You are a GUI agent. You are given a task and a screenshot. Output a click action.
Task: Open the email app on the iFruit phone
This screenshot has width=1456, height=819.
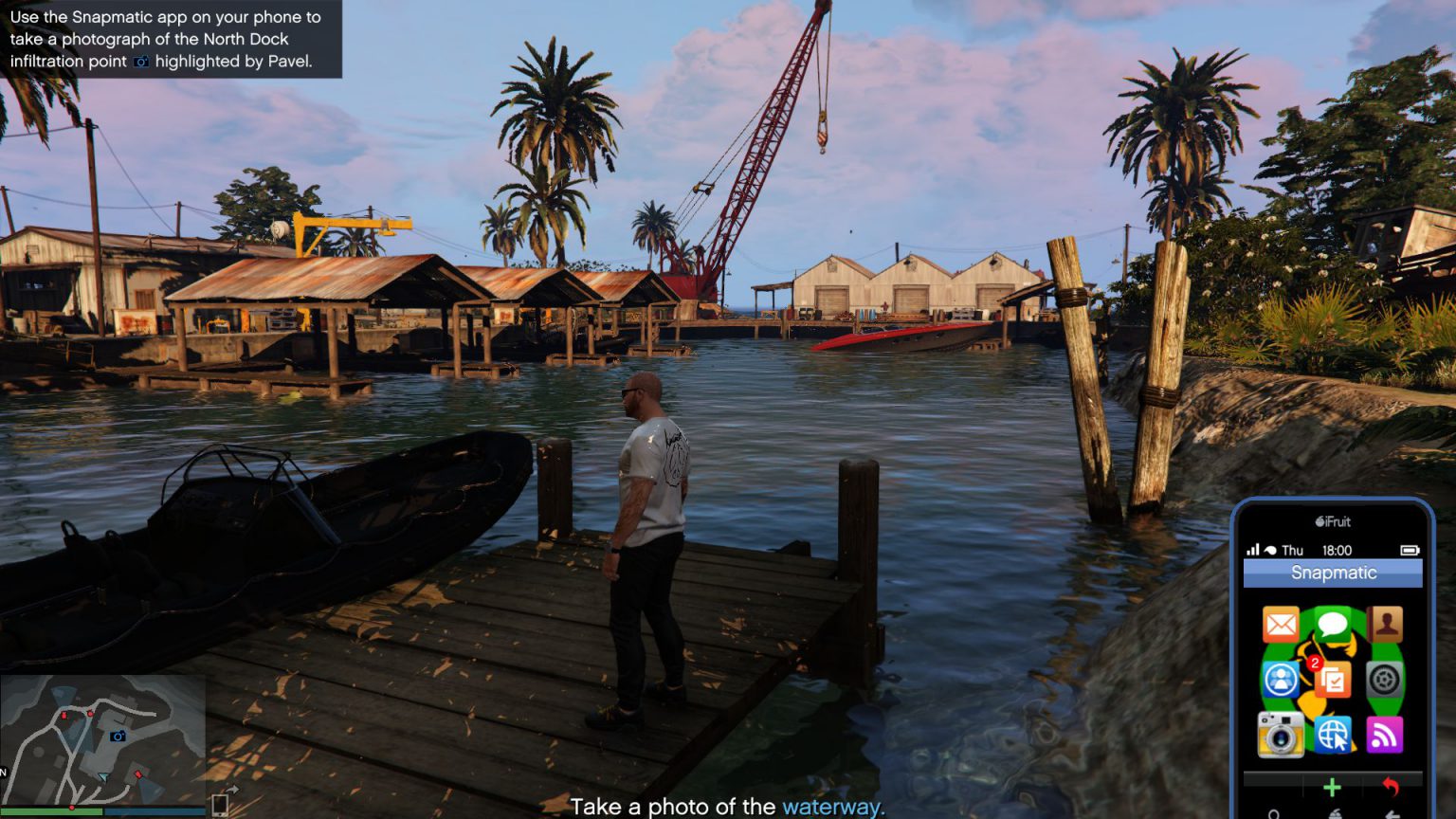[1280, 624]
